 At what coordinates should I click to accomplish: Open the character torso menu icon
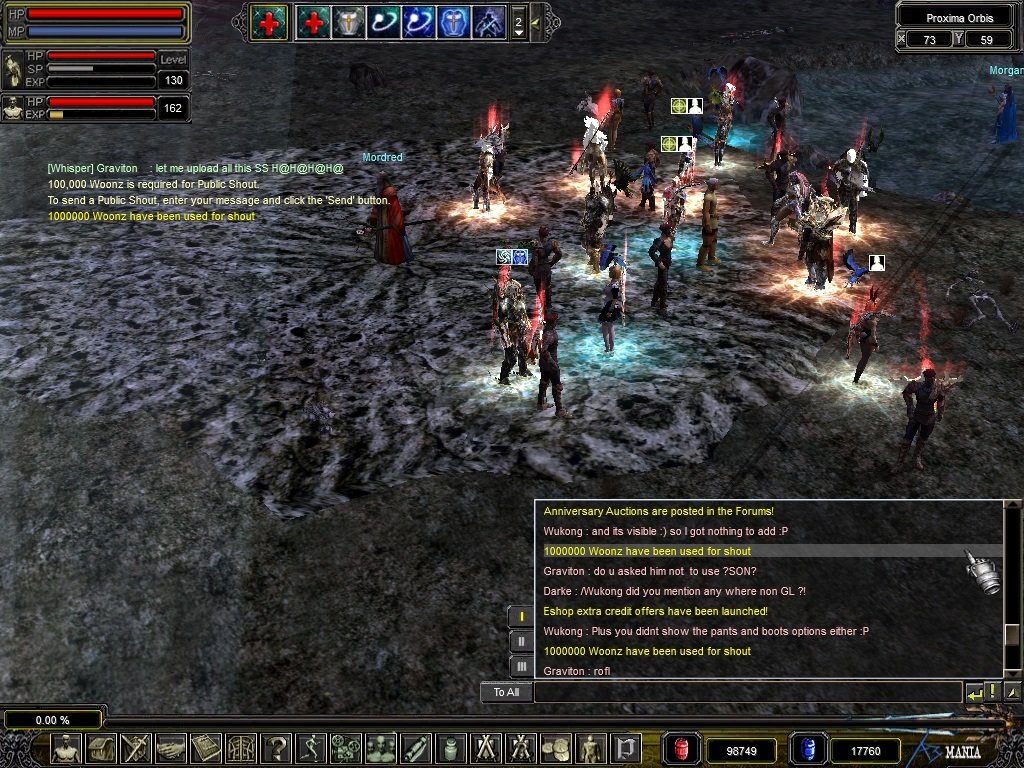(x=66, y=748)
